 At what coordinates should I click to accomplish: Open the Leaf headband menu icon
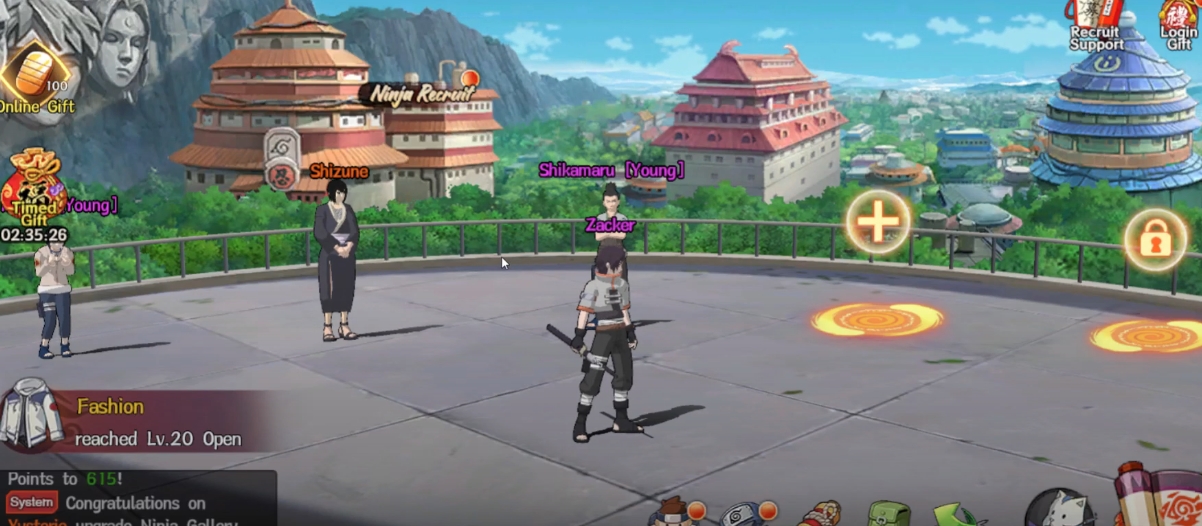click(742, 514)
